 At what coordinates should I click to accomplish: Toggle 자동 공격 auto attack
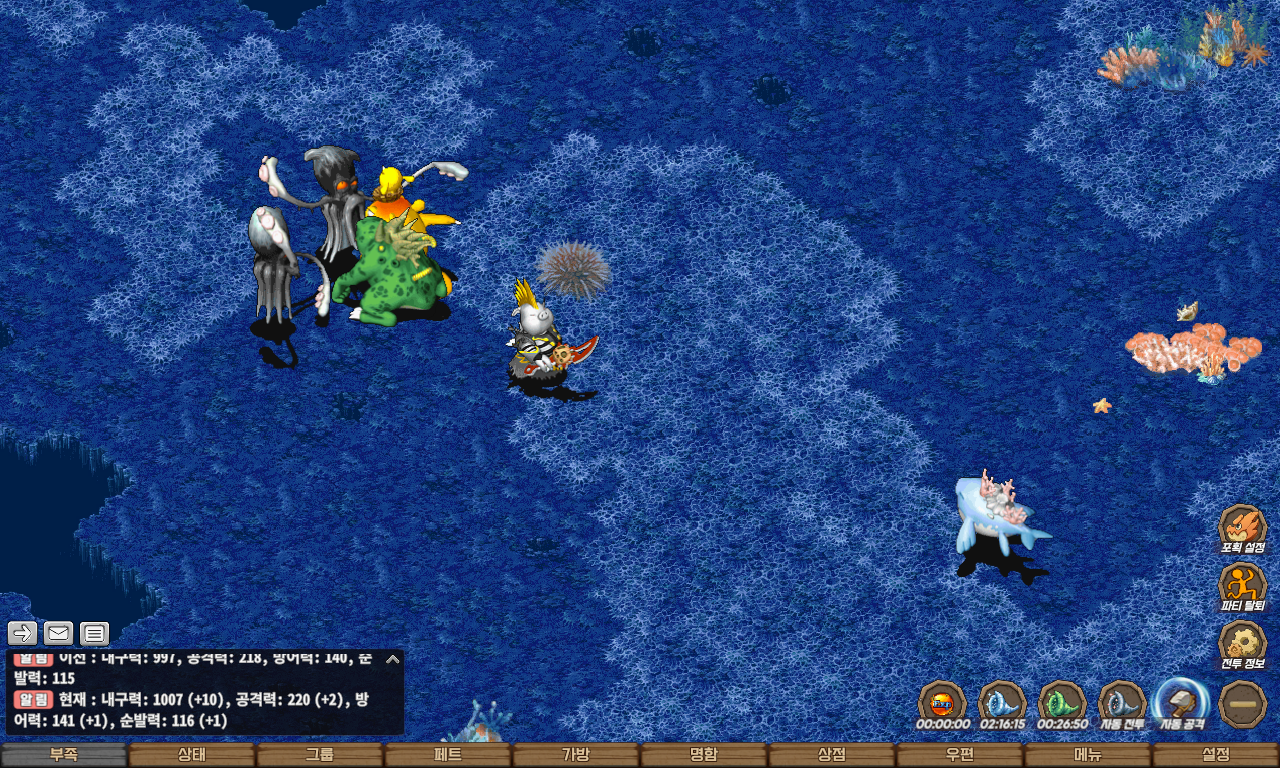click(x=1182, y=702)
